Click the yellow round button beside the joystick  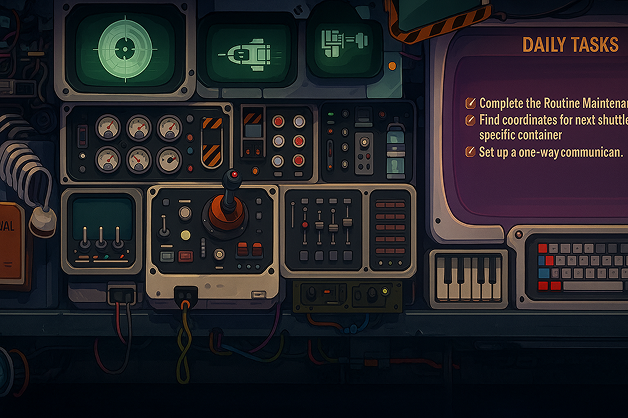pyautogui.click(x=183, y=236)
